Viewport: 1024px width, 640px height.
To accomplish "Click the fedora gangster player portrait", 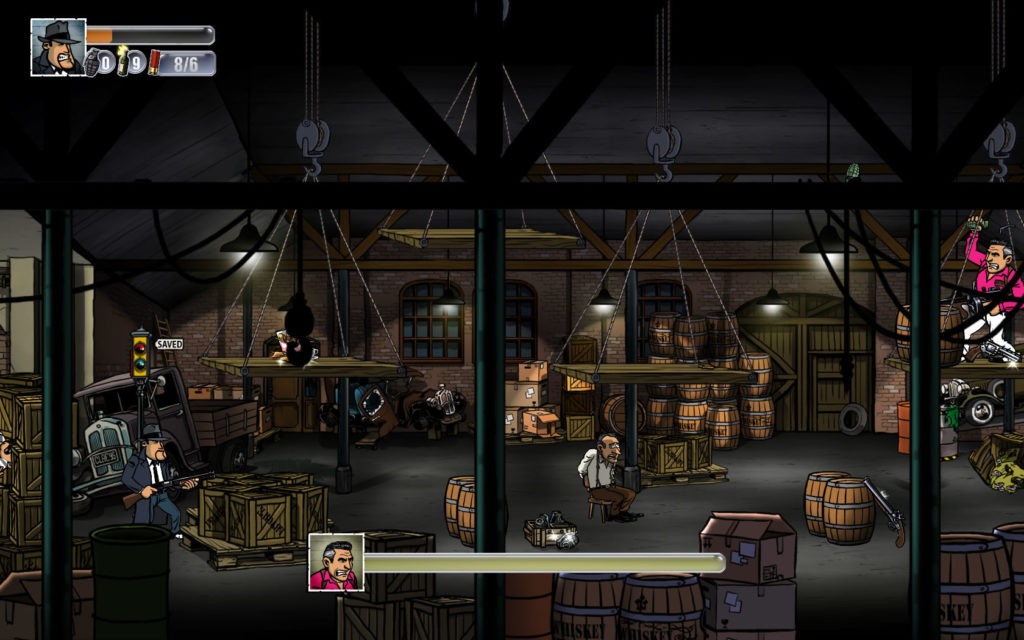I will pyautogui.click(x=58, y=47).
